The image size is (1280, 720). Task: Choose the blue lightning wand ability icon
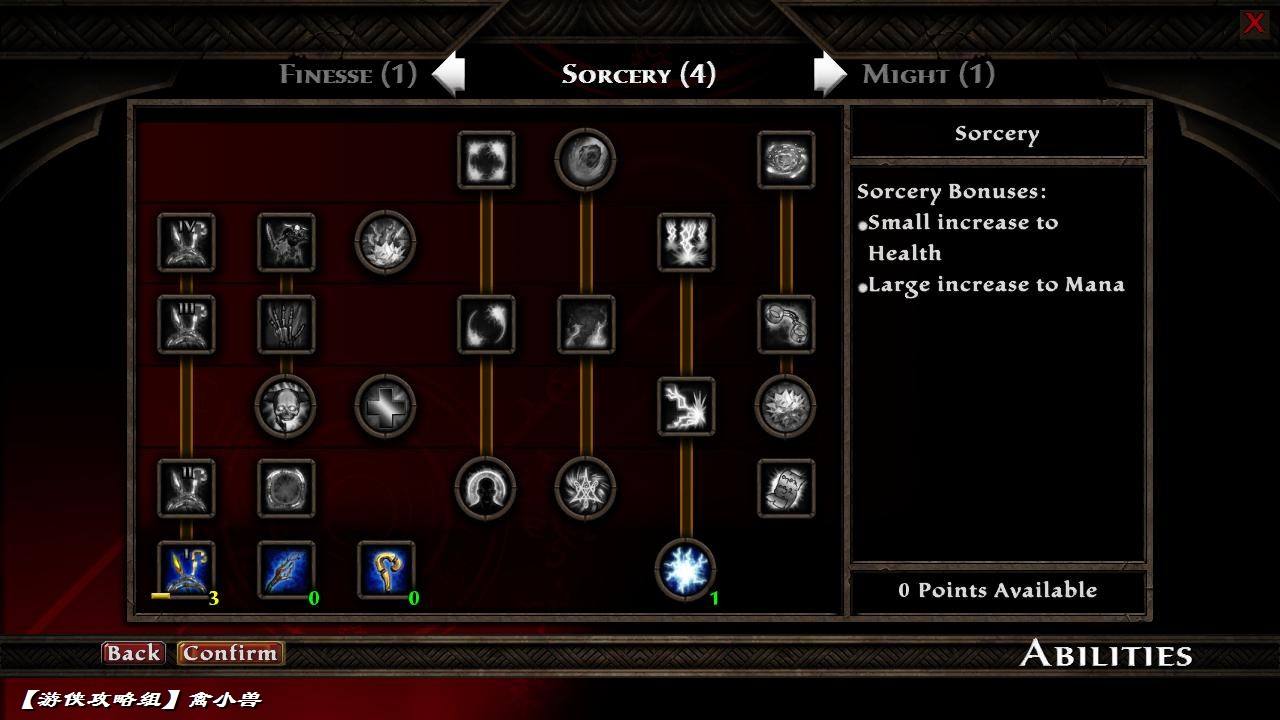point(286,569)
